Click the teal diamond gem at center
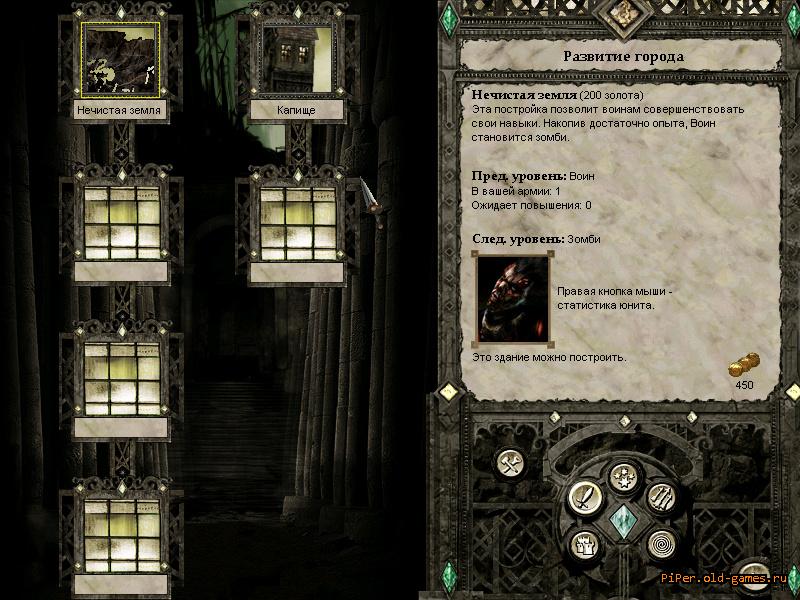The height and width of the screenshot is (600, 800). [623, 520]
